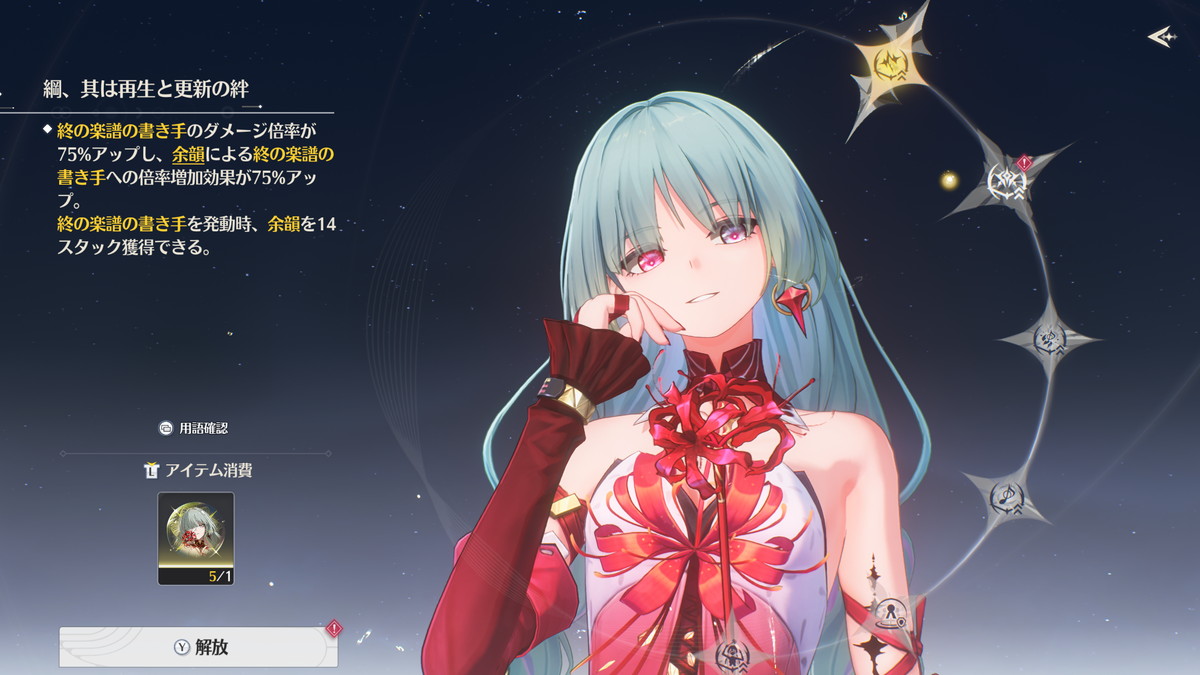Select the character item under アイテム消費
Image resolution: width=1200 pixels, height=675 pixels.
tap(196, 538)
